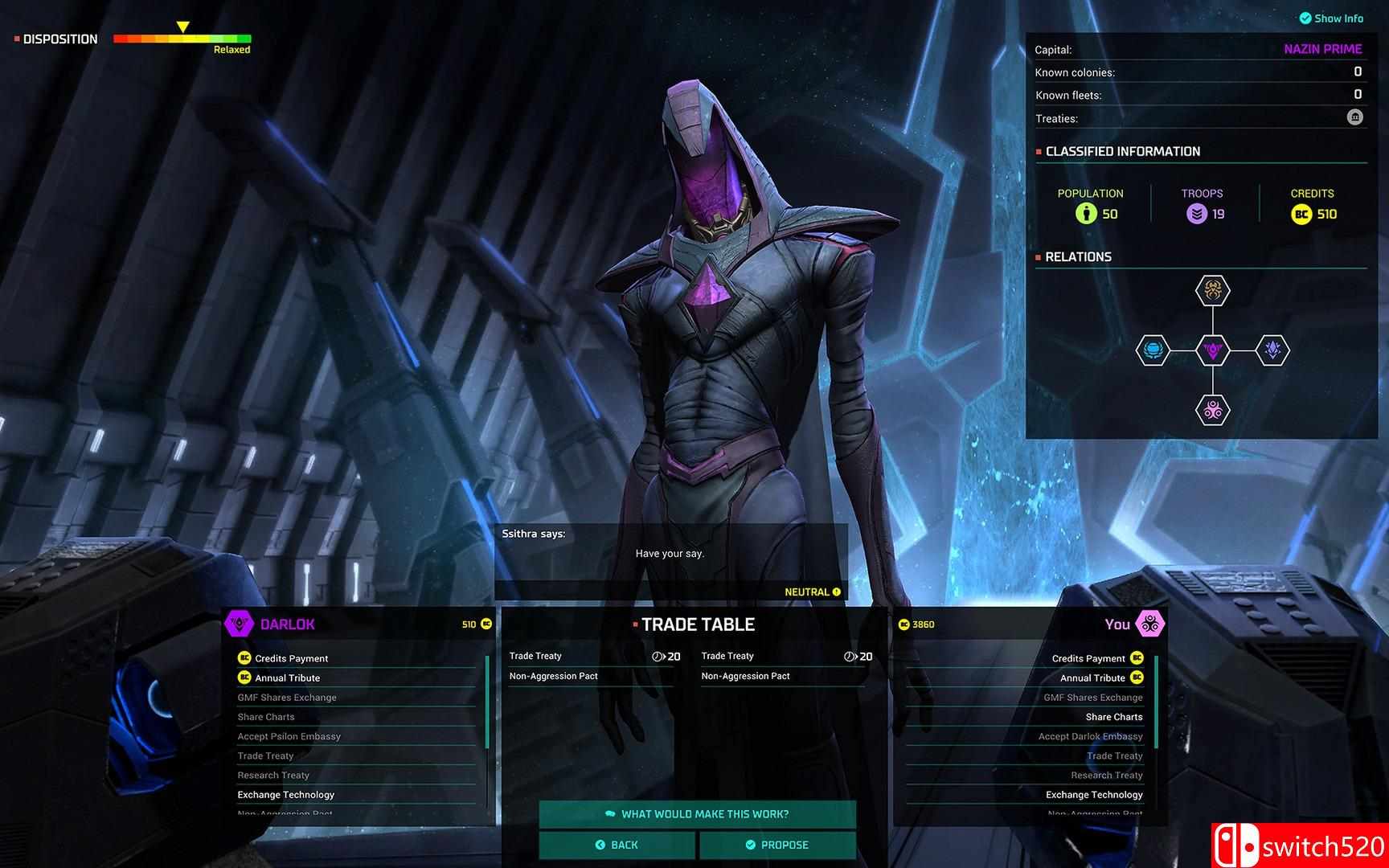Choose Darlok's Annual Tribute option
Screen dimensions: 1389x868
click(287, 678)
